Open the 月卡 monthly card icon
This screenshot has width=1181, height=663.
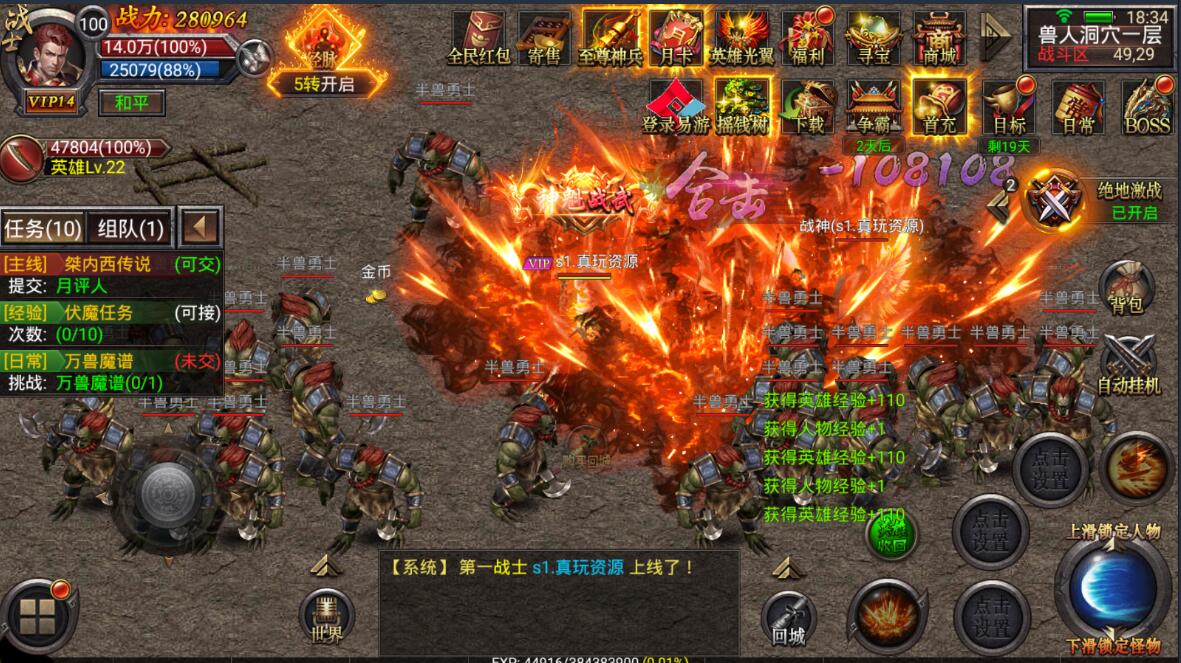tap(675, 37)
